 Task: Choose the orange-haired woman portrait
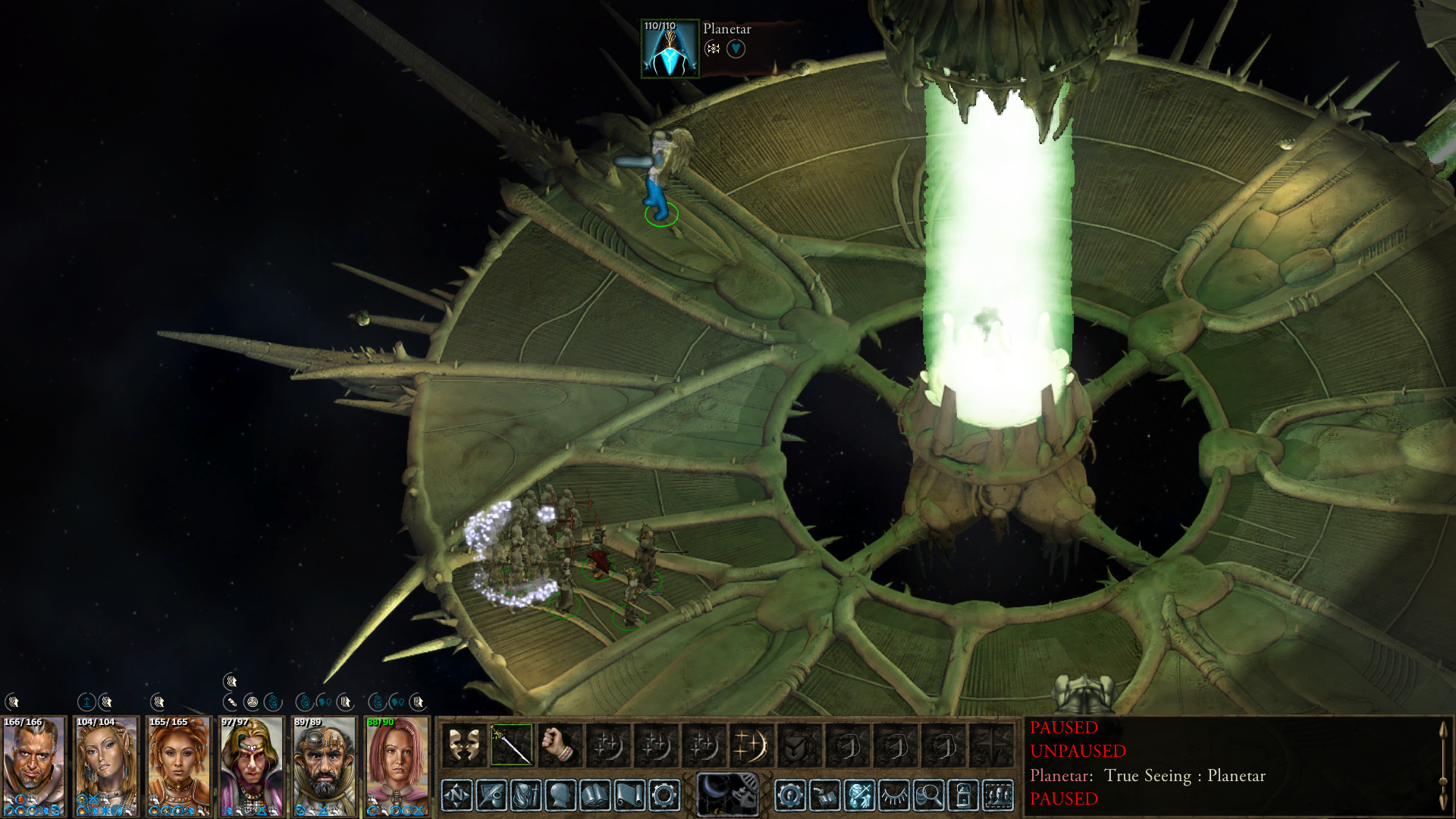coord(179,766)
